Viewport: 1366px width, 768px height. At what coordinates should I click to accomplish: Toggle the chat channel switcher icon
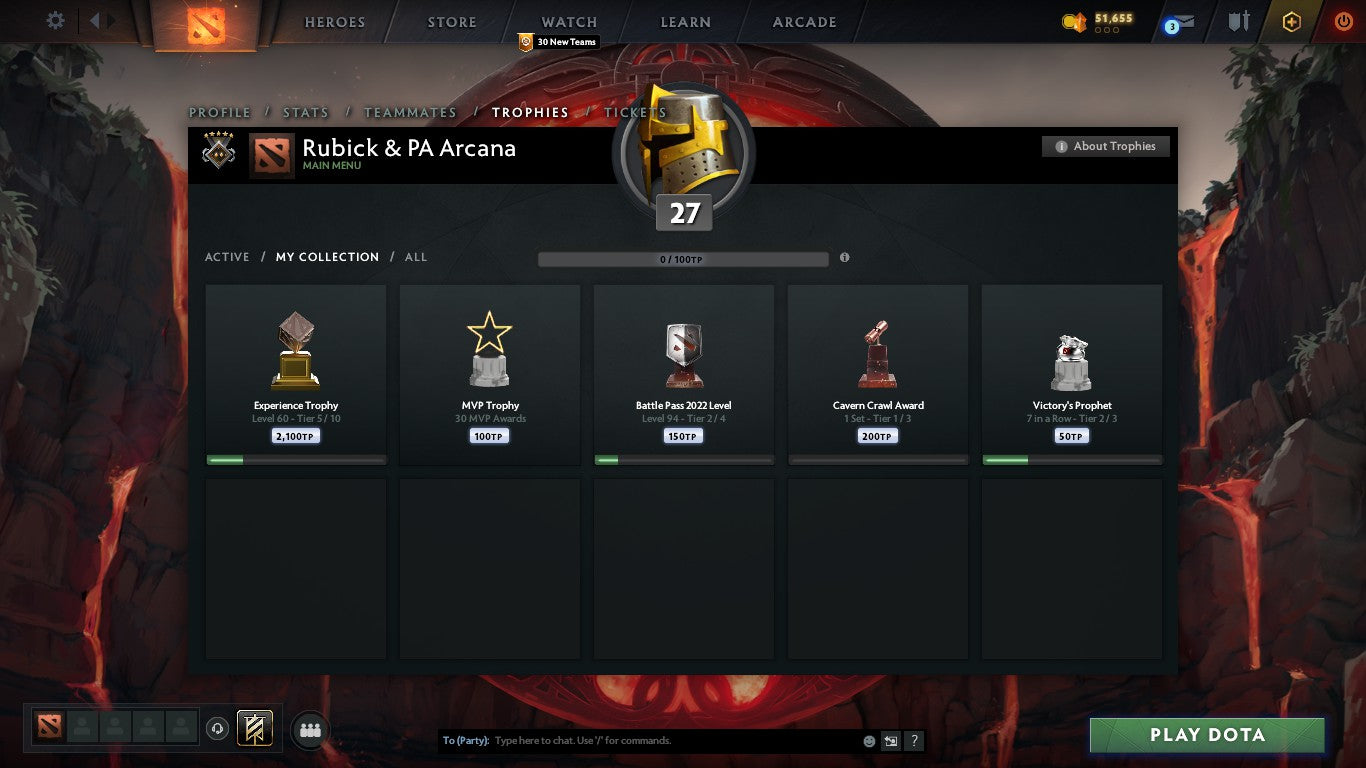tap(889, 741)
